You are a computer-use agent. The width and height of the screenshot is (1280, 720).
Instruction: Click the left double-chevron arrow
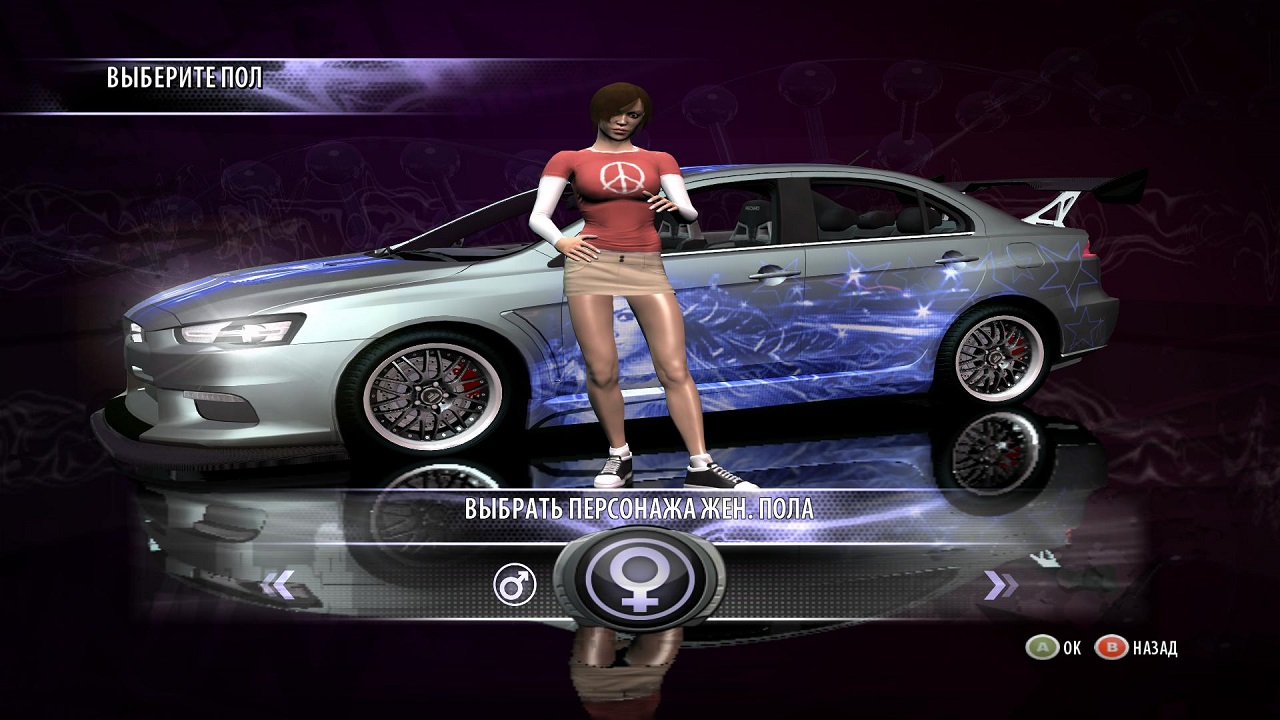point(278,585)
